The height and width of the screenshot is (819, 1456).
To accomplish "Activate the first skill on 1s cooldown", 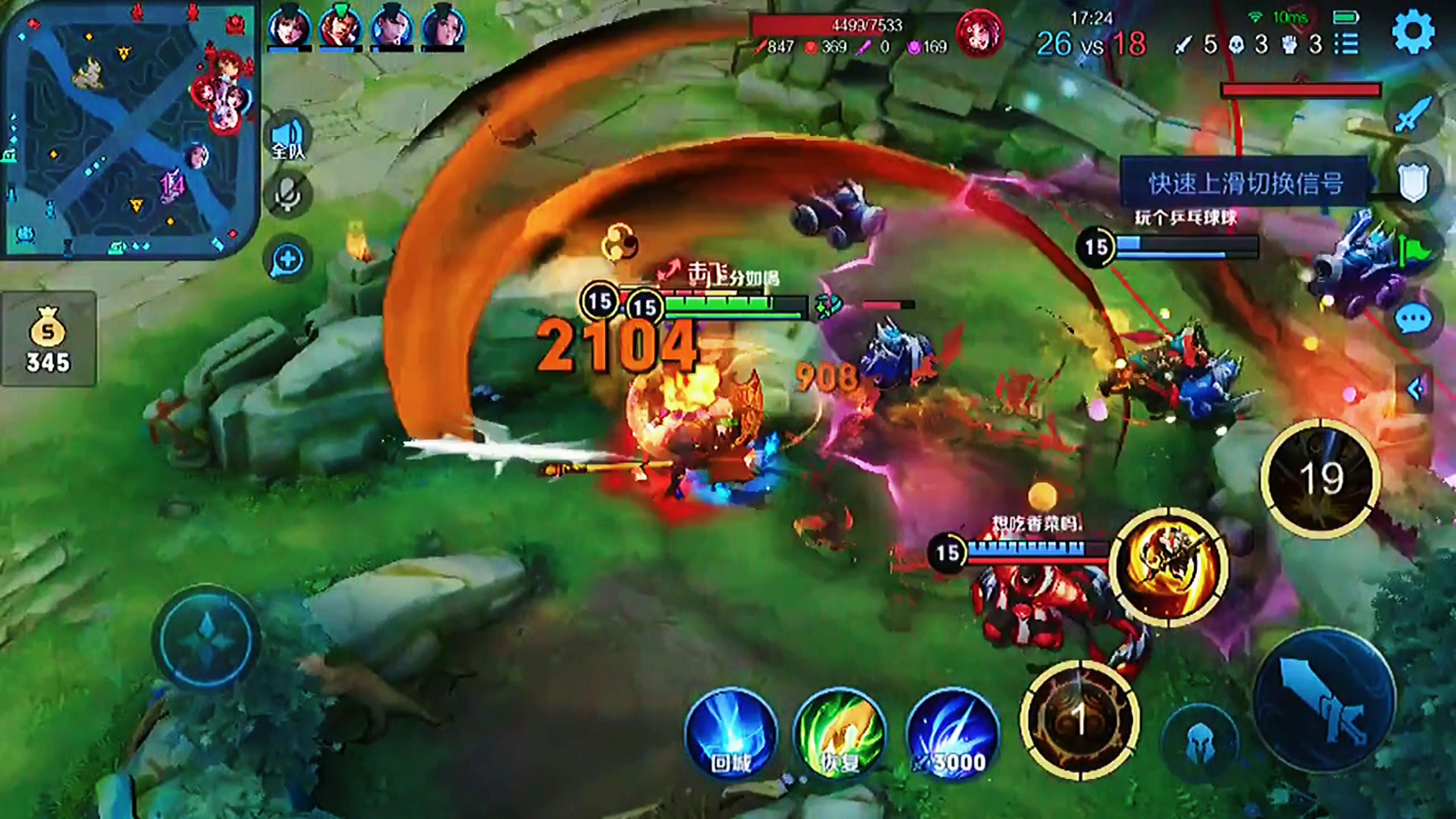I will coord(1079,720).
